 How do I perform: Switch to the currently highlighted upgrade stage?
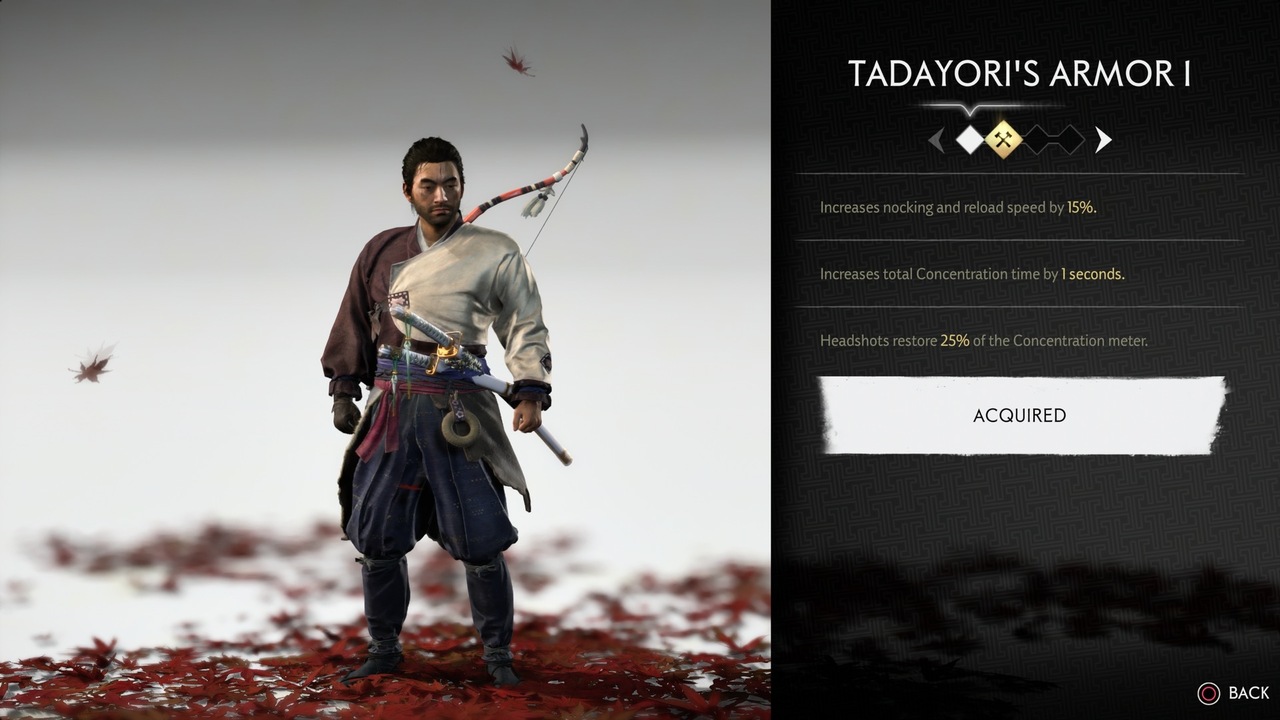(1003, 139)
